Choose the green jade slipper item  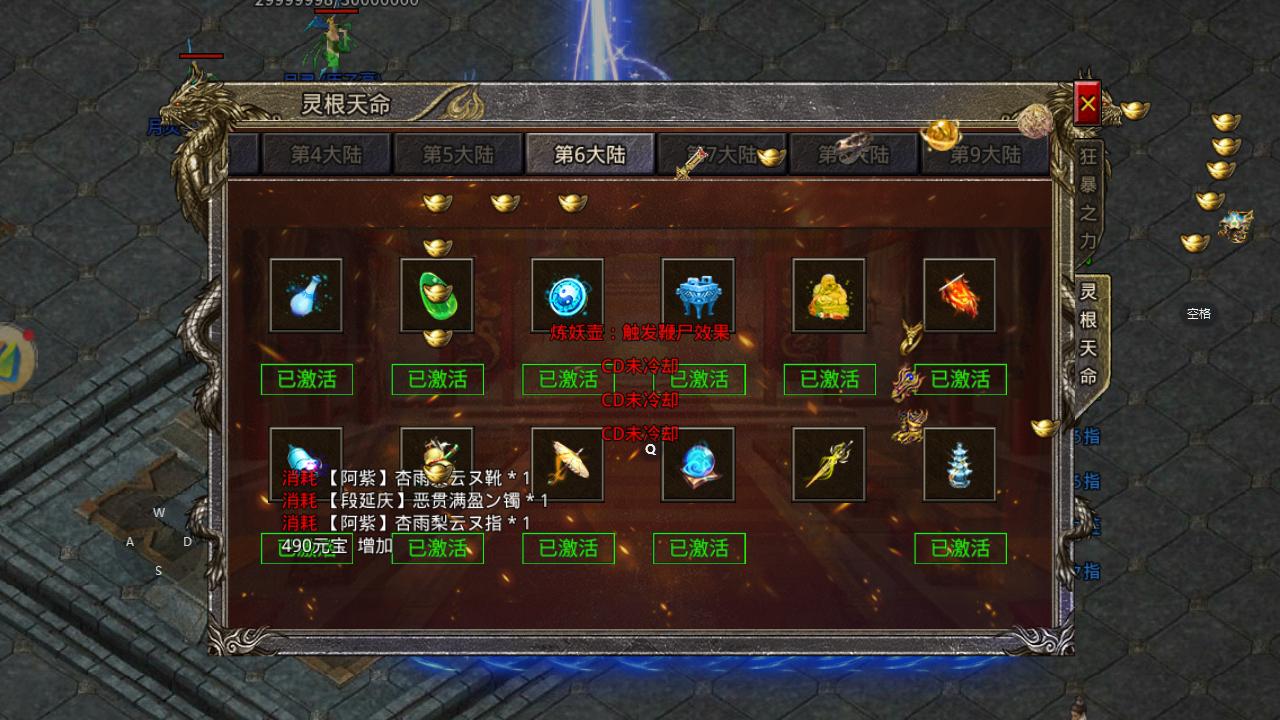point(437,295)
